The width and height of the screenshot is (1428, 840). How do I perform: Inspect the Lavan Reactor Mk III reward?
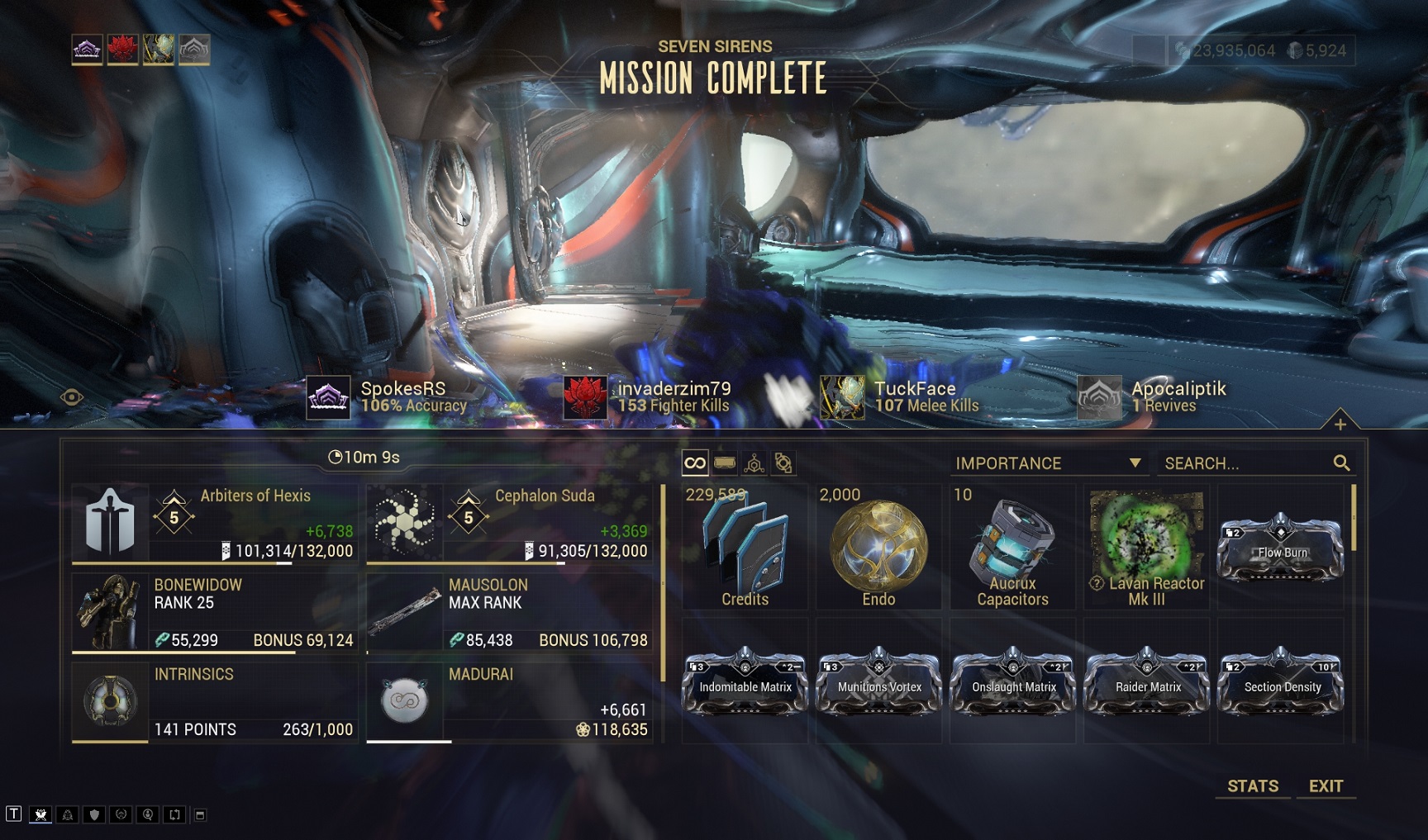pos(1146,547)
